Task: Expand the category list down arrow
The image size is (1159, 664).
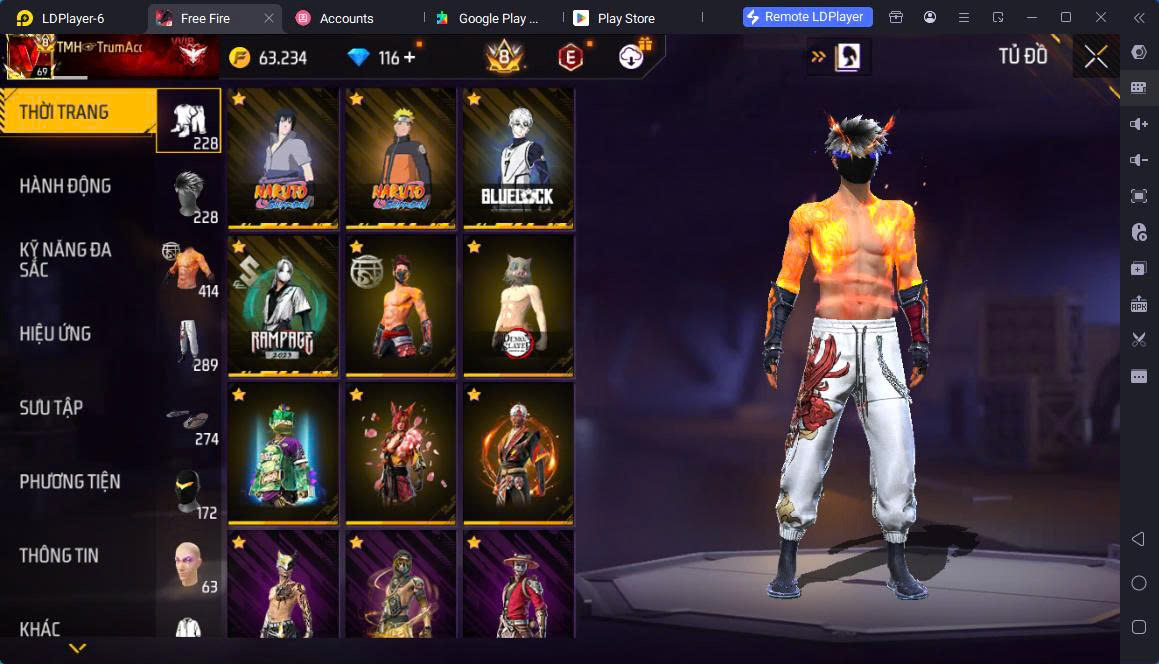Action: pyautogui.click(x=77, y=648)
